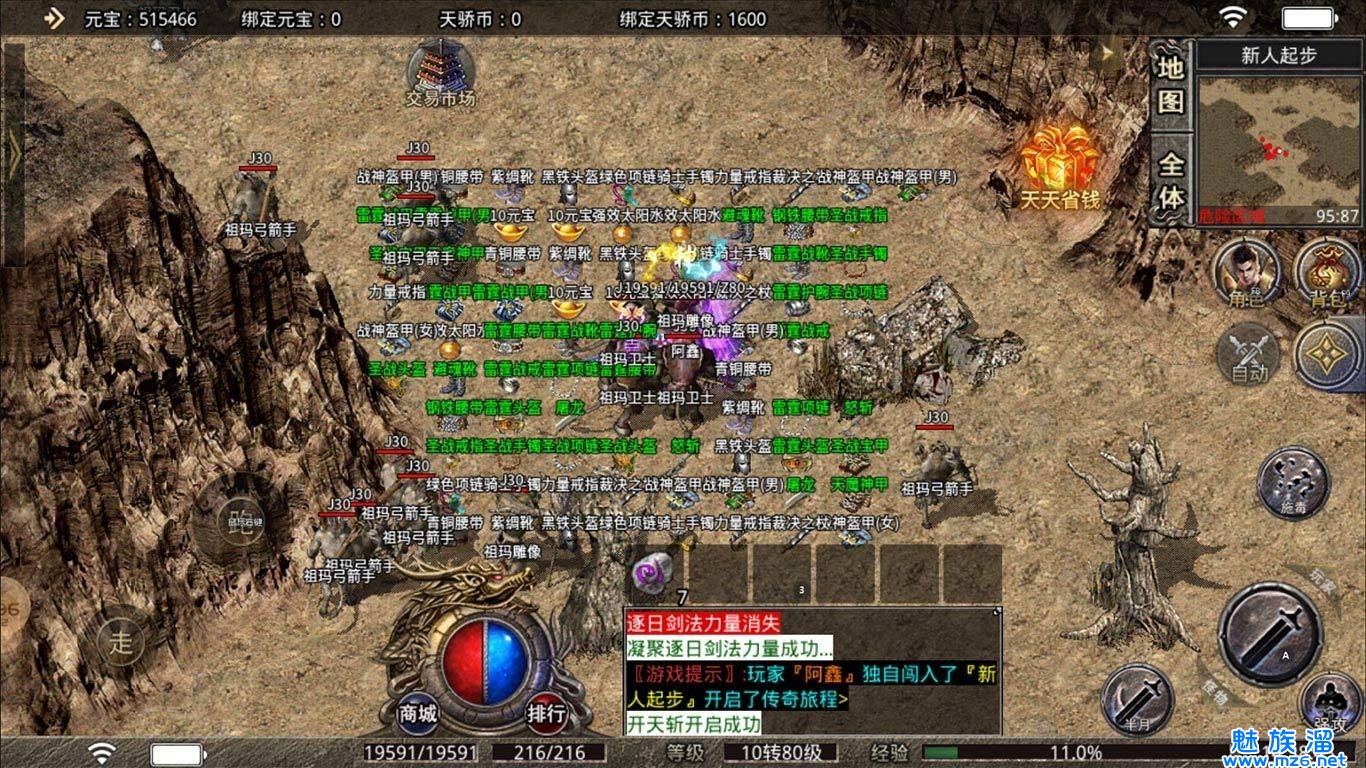Open the 背包 backpack
This screenshot has width=1366, height=768.
tap(1325, 272)
